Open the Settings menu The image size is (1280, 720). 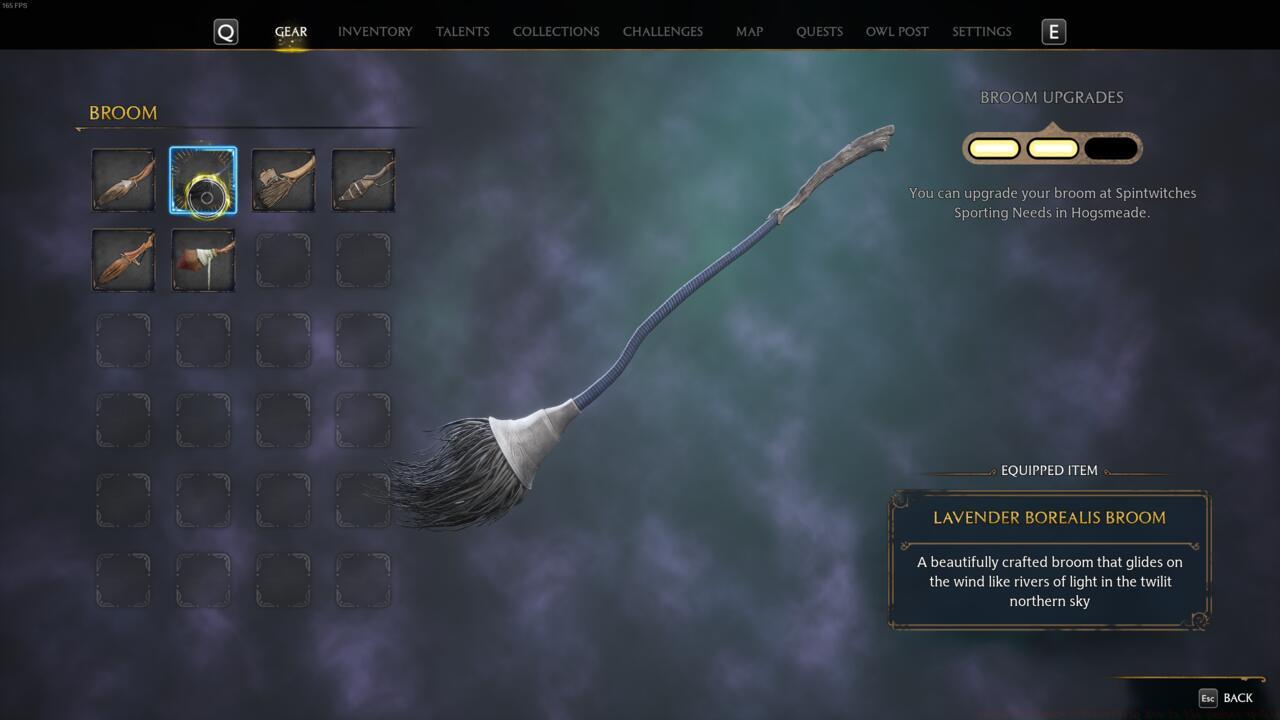(x=981, y=31)
